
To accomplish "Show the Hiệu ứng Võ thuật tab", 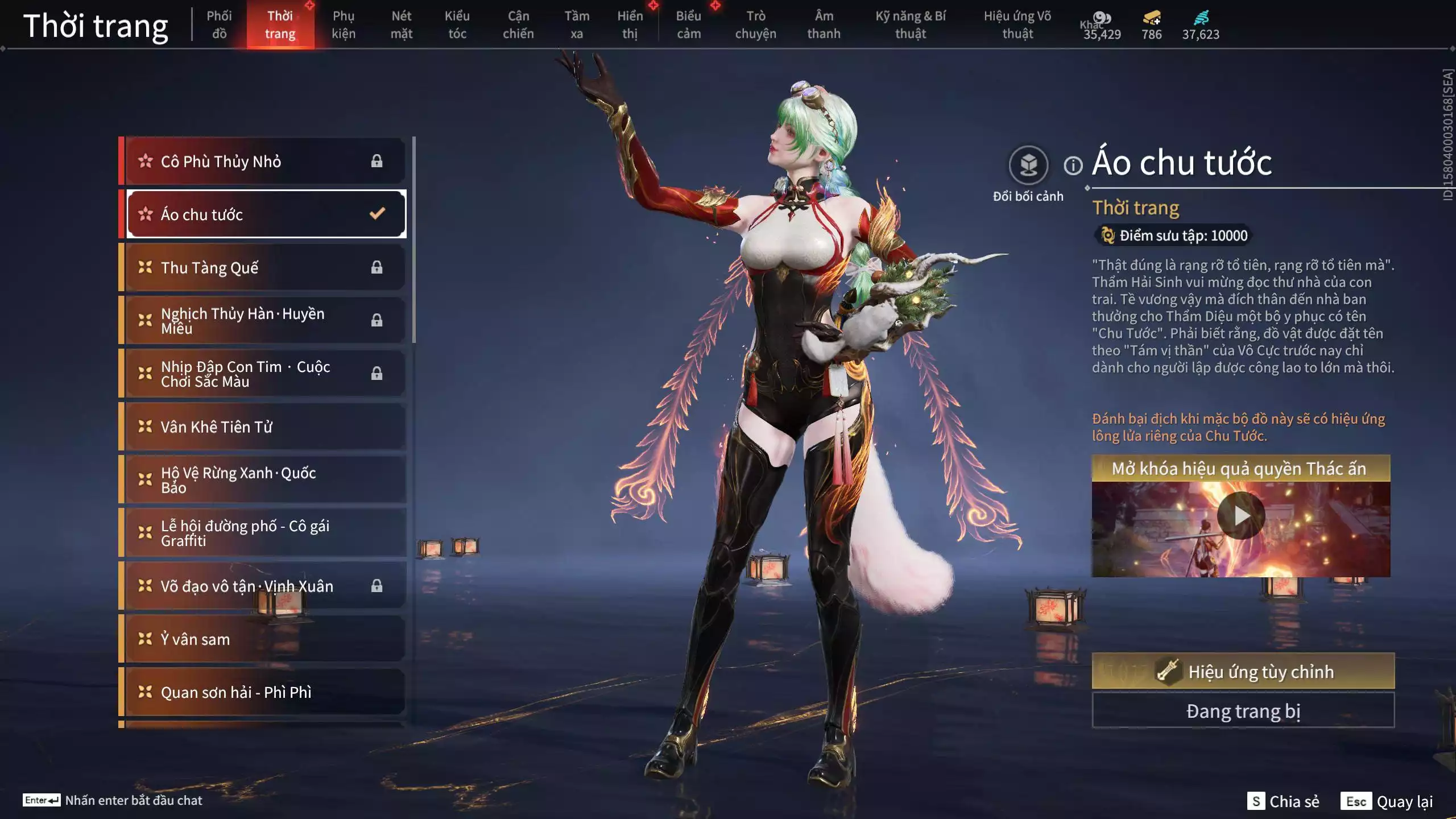I will (1017, 25).
